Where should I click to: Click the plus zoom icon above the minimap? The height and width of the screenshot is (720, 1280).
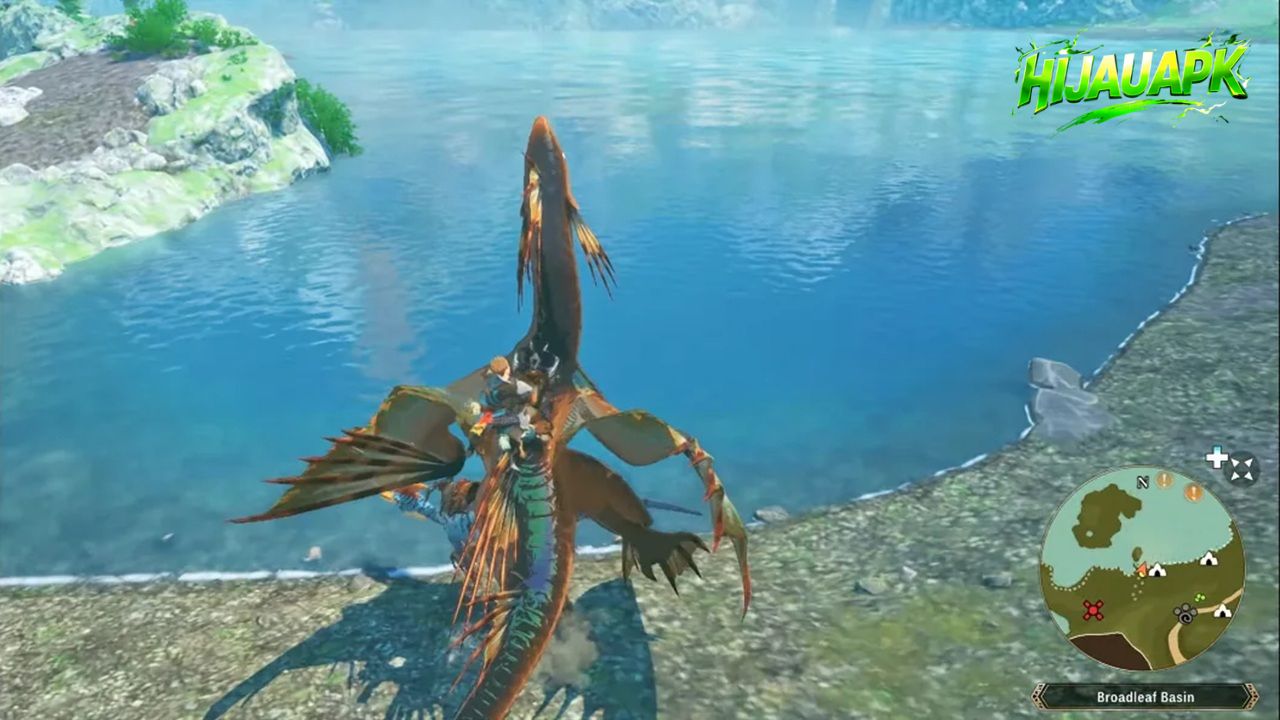[1217, 458]
